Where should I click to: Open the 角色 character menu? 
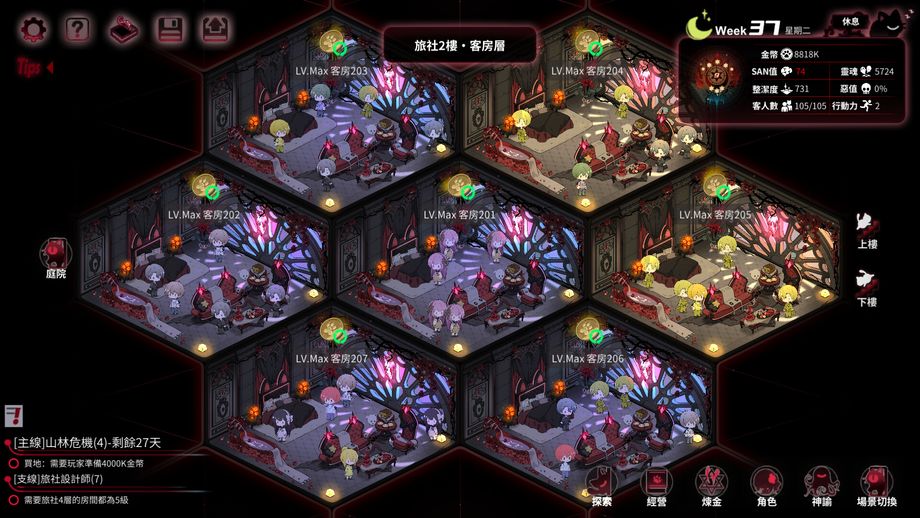coord(767,487)
